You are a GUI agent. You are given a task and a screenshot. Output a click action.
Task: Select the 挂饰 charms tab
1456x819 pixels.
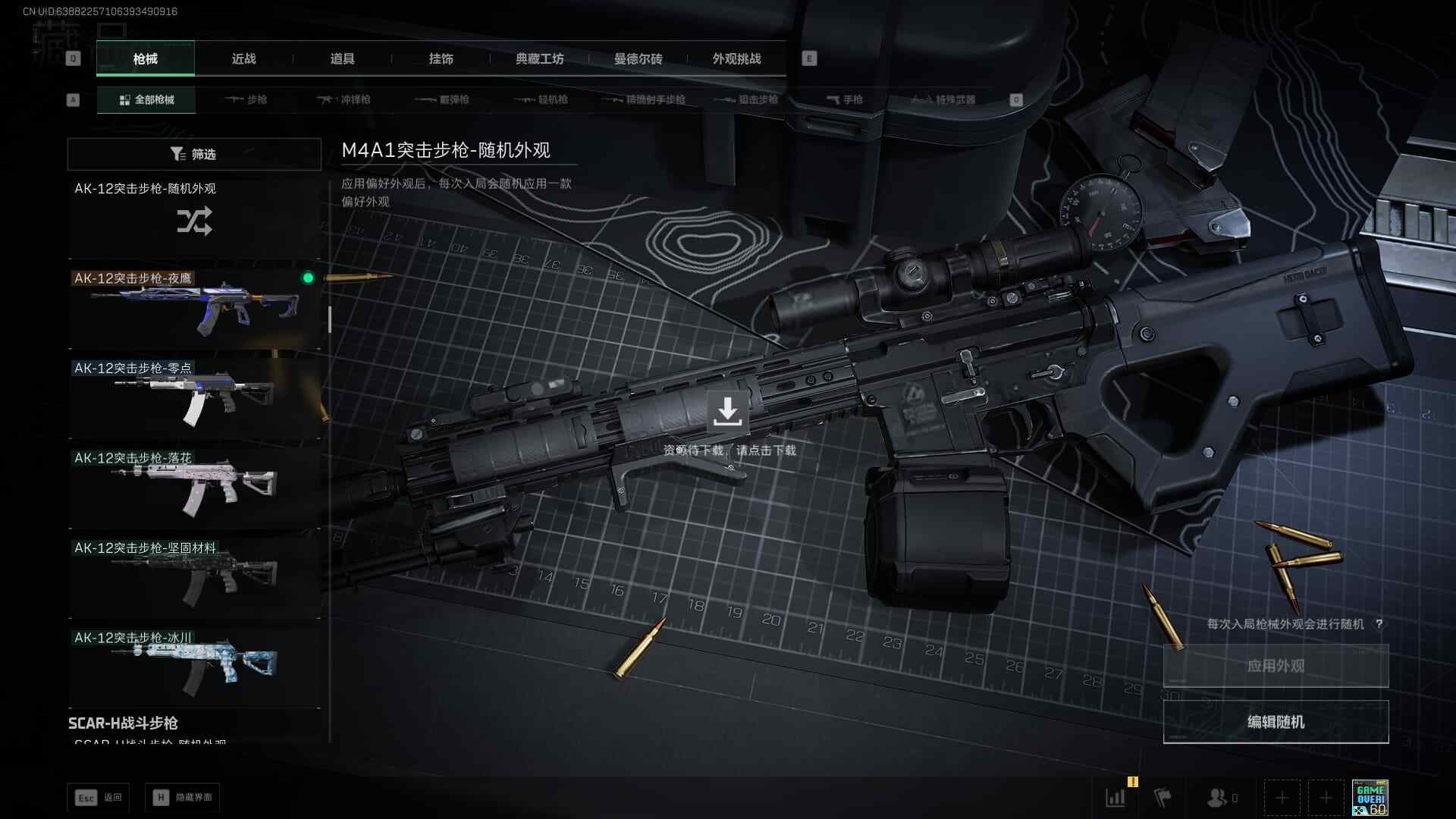[x=441, y=58]
